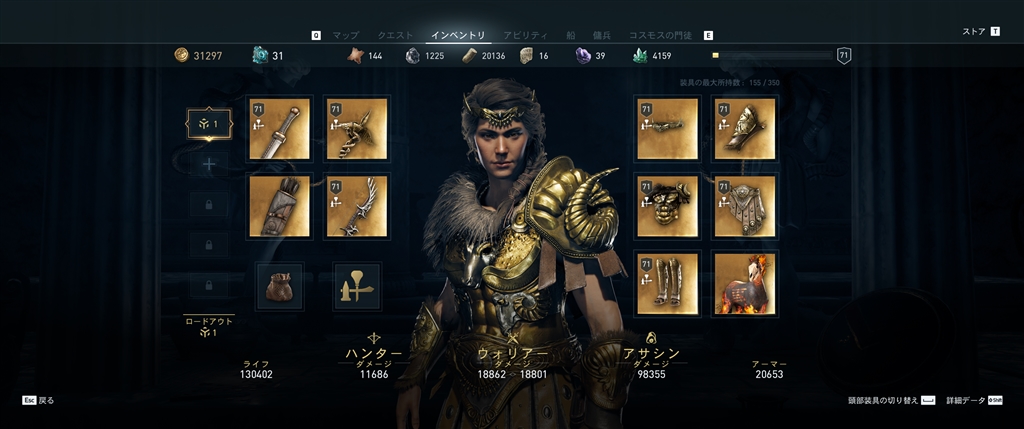Open the クエスト tab
Screen dimensions: 1024x429
pos(395,35)
